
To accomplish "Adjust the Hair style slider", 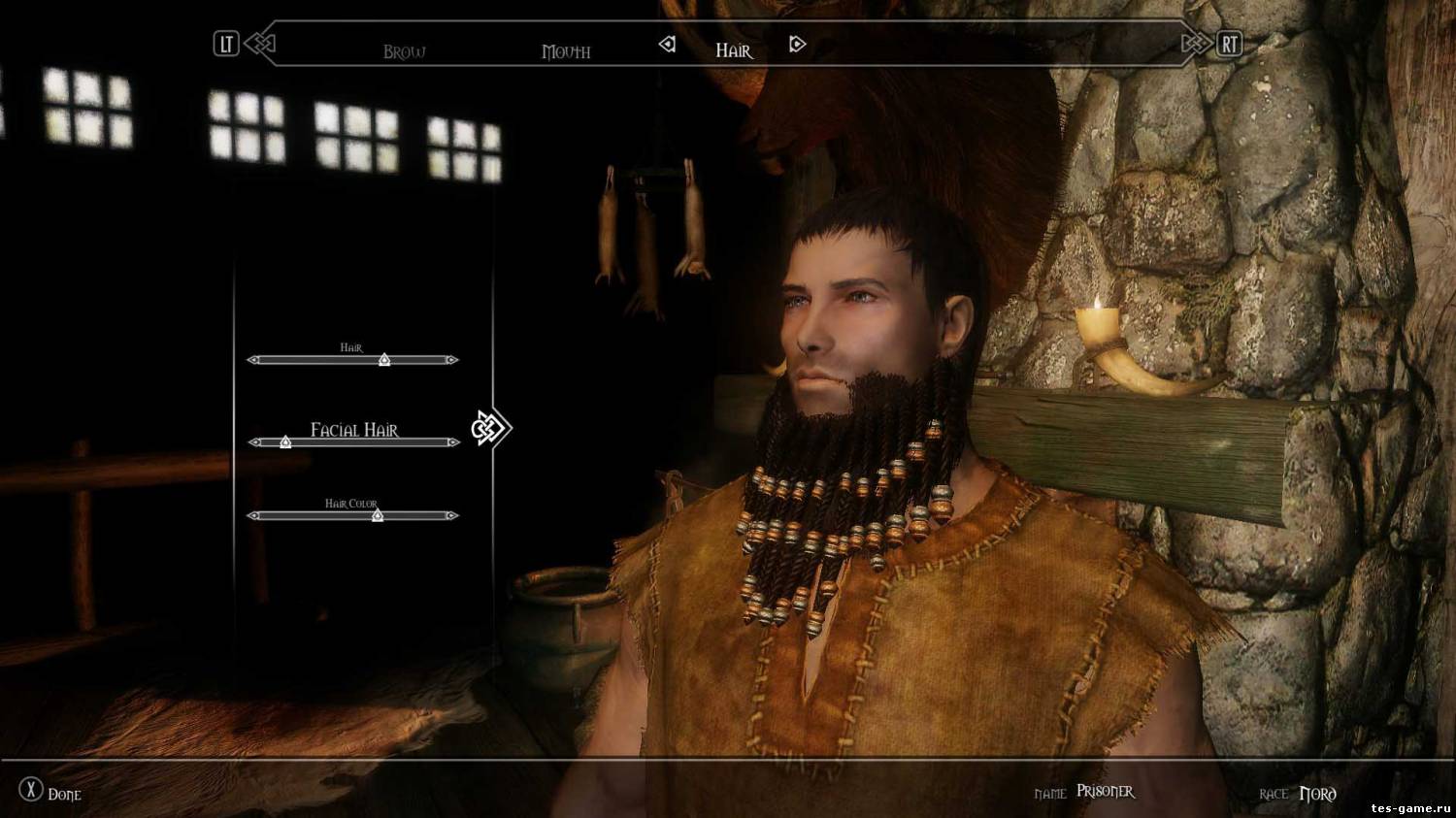I will [x=384, y=360].
